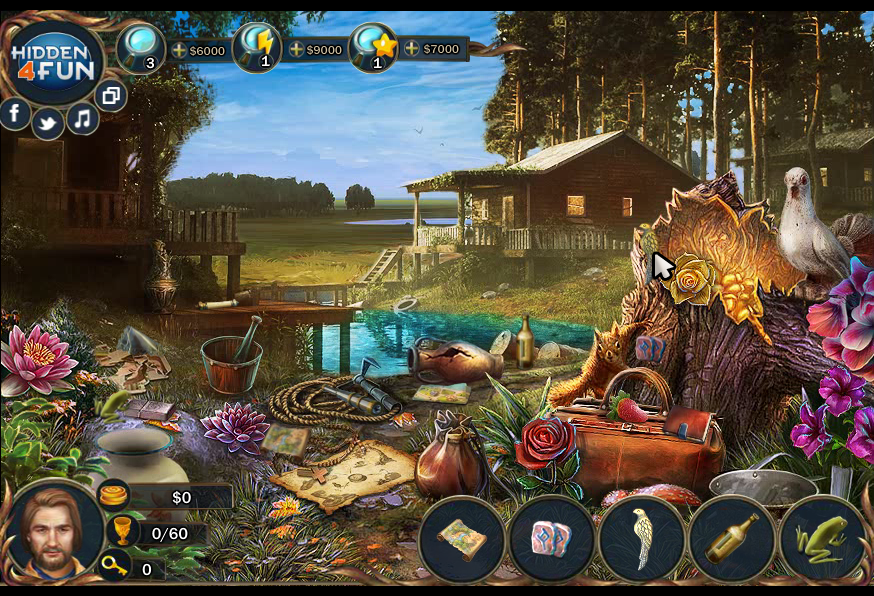This screenshot has width=874, height=596.
Task: Open the Facebook share button
Action: (x=15, y=113)
